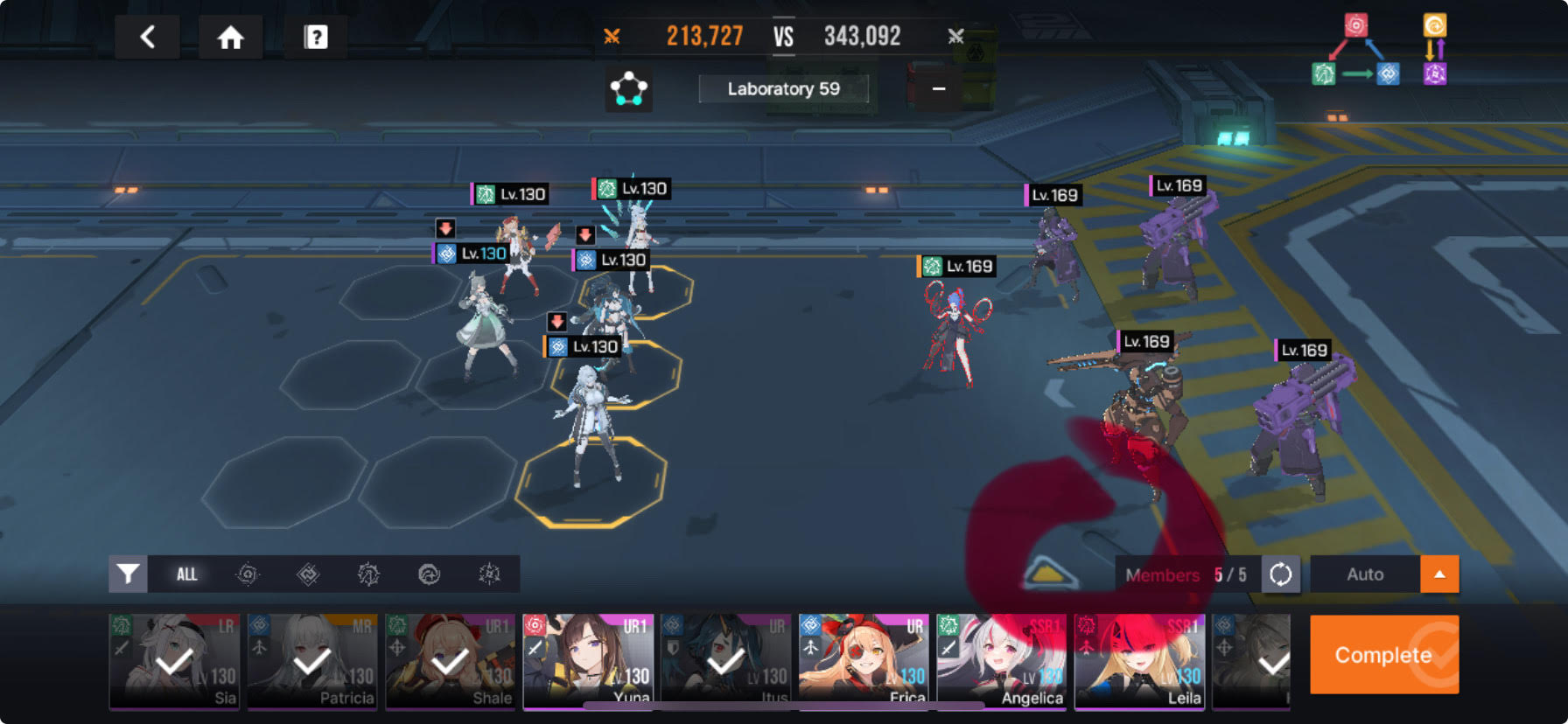Return to the home screen
Image resolution: width=1568 pixels, height=724 pixels.
(230, 37)
